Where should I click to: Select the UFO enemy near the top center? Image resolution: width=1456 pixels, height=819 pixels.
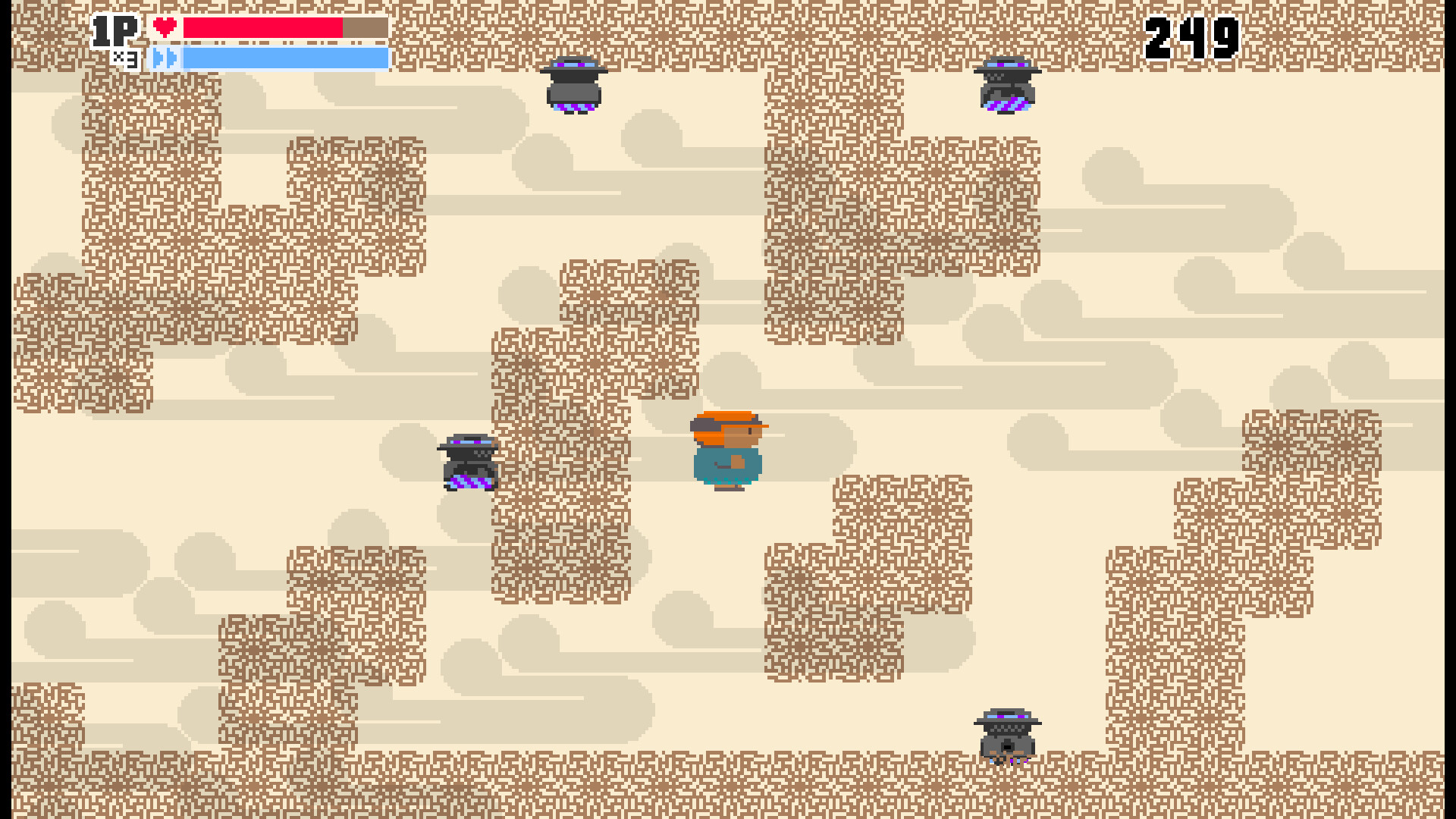tap(574, 83)
